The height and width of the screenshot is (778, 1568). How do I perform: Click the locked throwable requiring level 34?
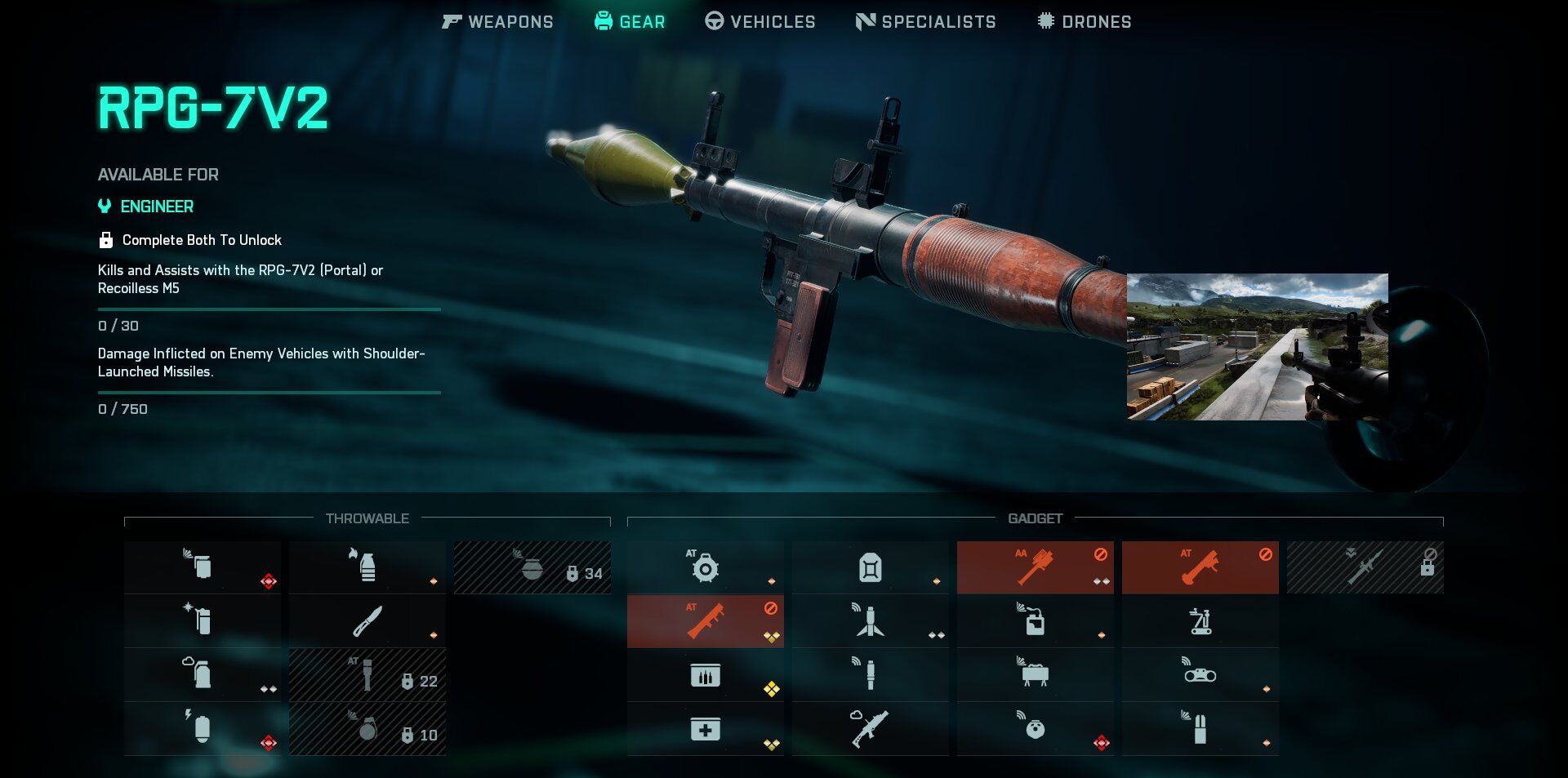[532, 567]
